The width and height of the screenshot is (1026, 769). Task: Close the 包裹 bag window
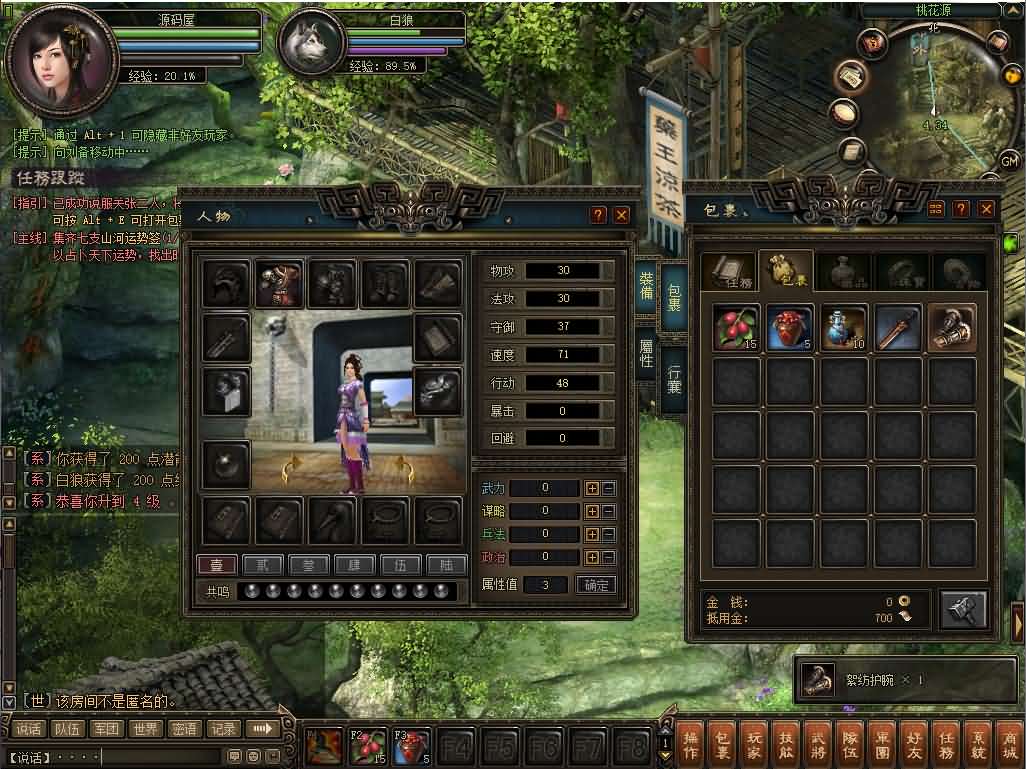[x=987, y=209]
